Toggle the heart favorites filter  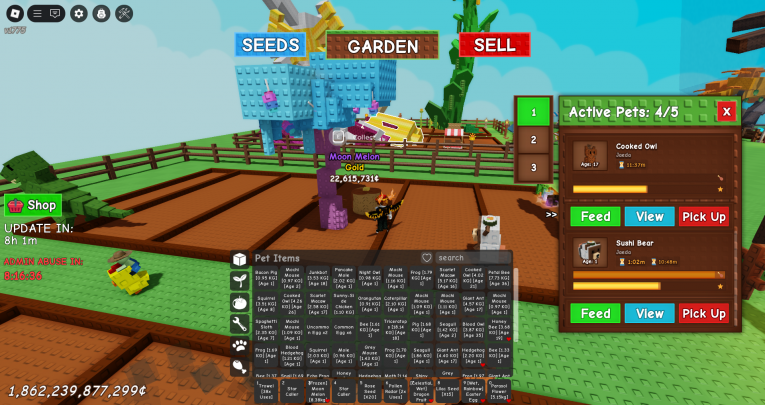coord(426,258)
